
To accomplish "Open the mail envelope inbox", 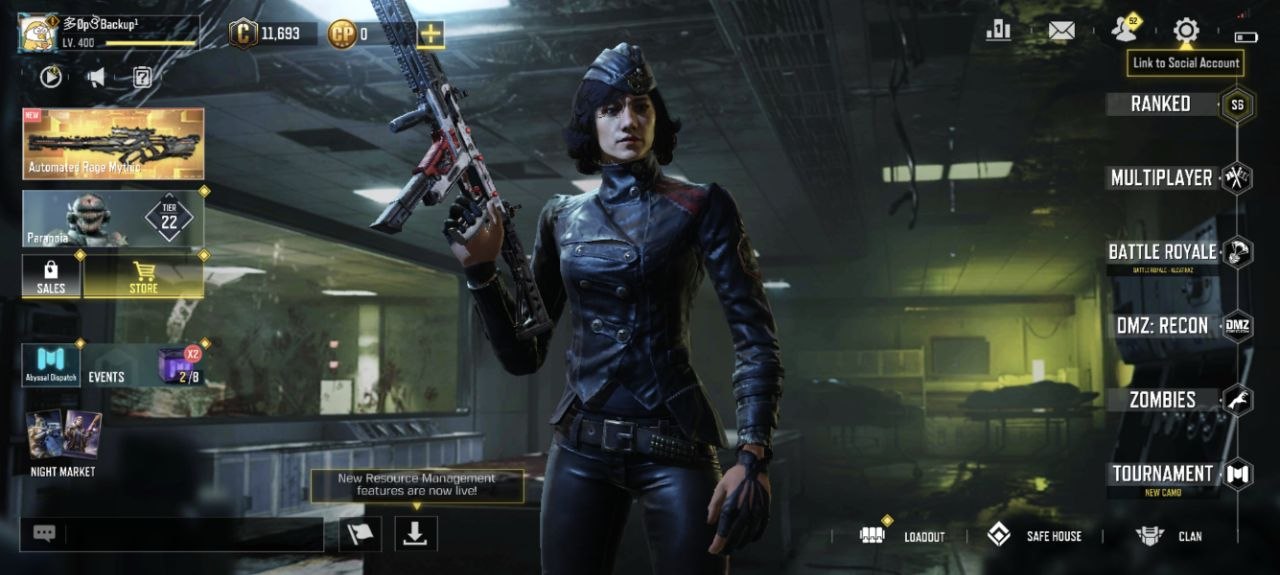I will pos(1061,30).
